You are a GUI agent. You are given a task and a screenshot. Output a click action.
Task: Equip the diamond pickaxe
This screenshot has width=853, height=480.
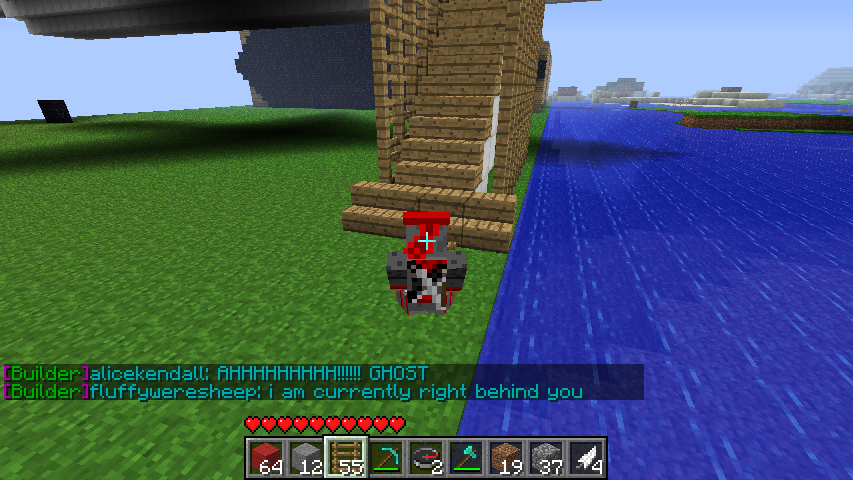(386, 458)
